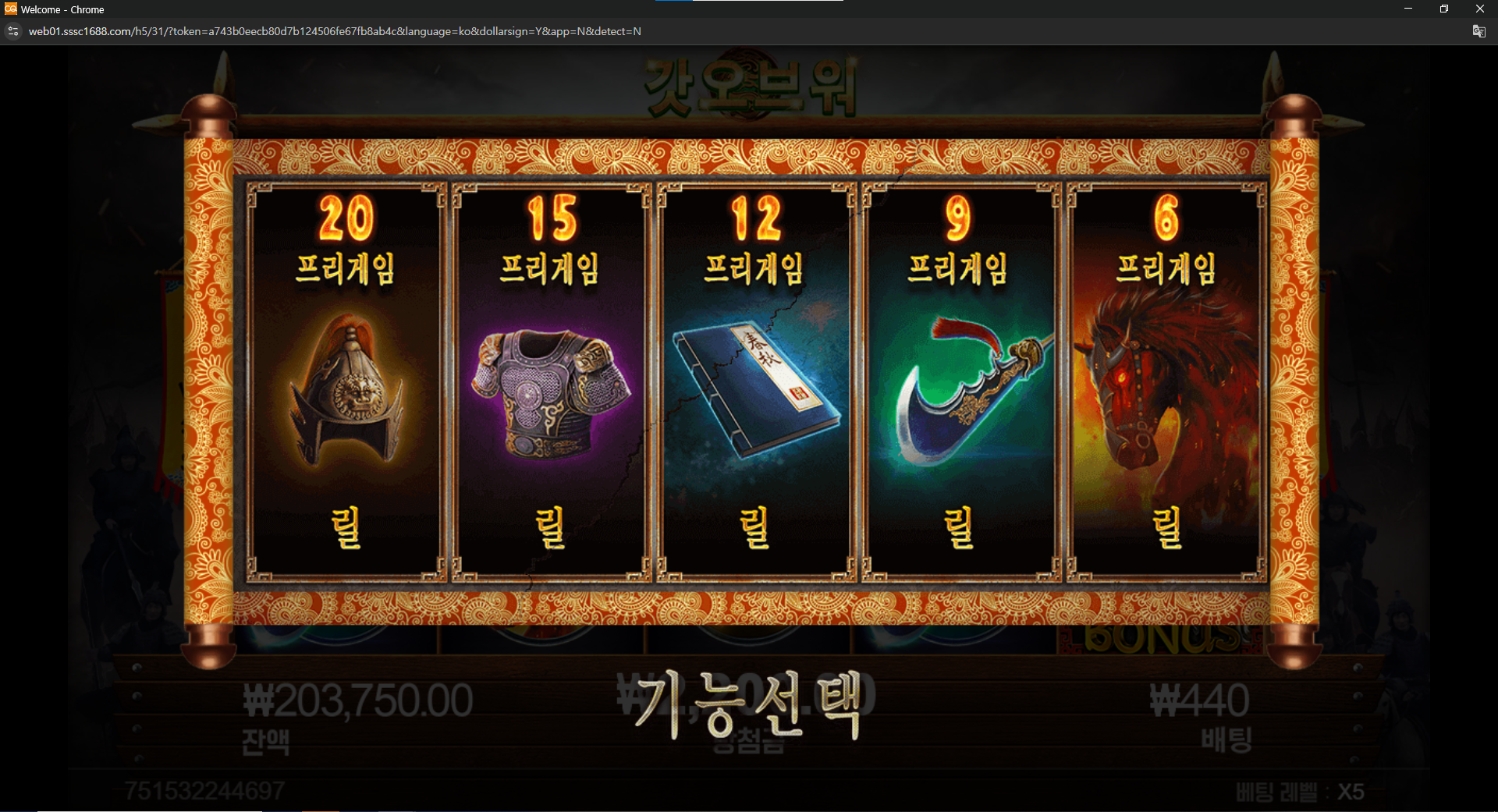Choose the 20 free games helmet card

(346, 382)
